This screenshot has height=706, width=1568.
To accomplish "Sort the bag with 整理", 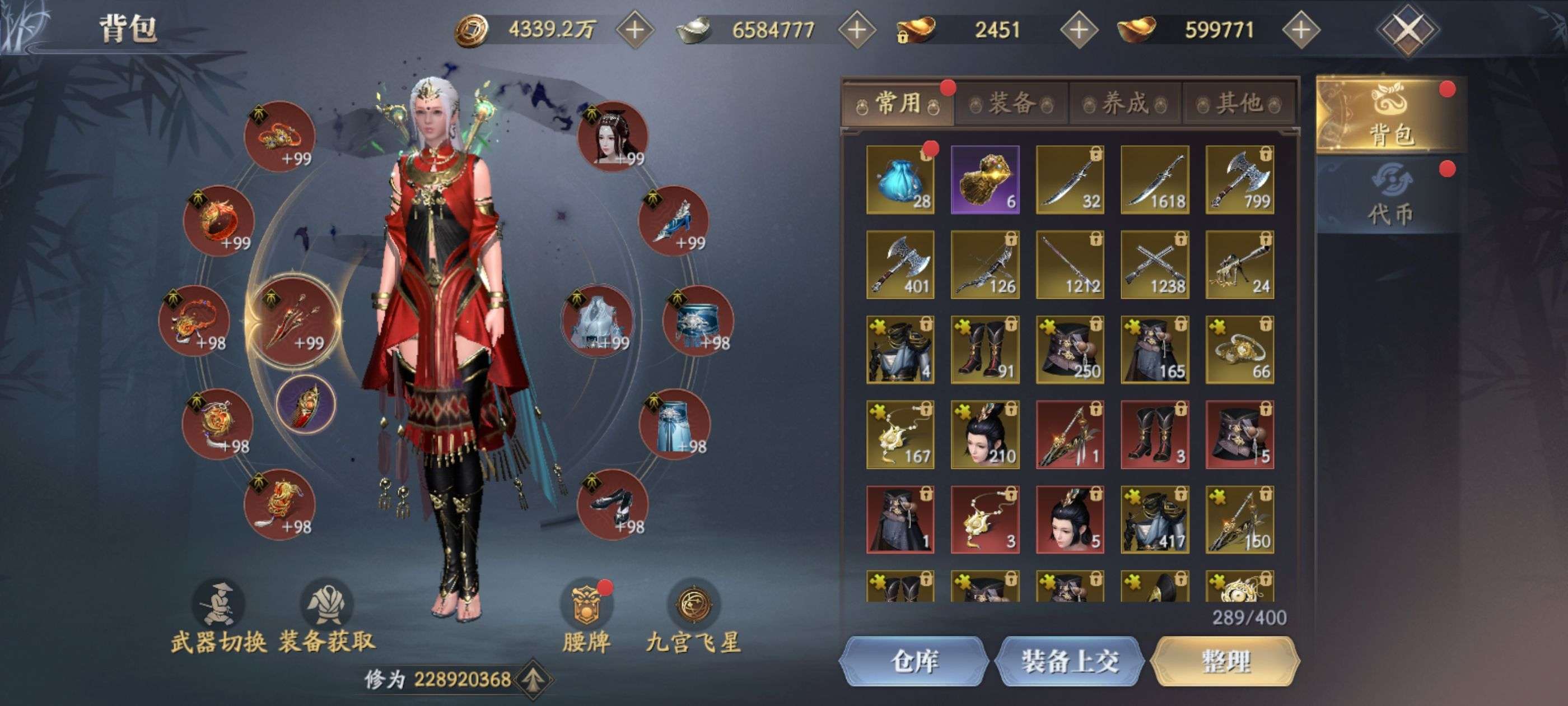I will (x=1225, y=661).
